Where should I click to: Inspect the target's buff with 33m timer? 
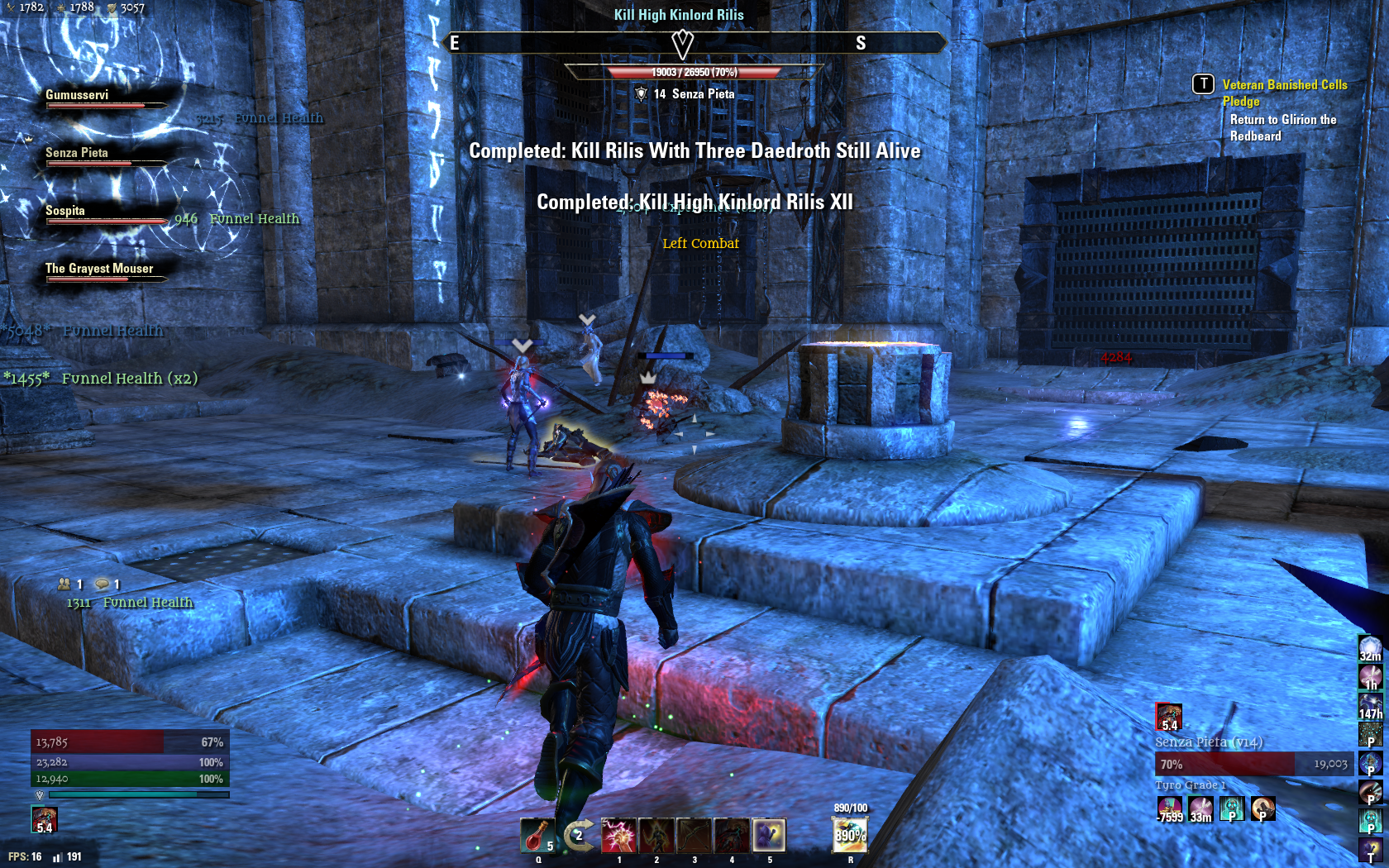pyautogui.click(x=1200, y=808)
